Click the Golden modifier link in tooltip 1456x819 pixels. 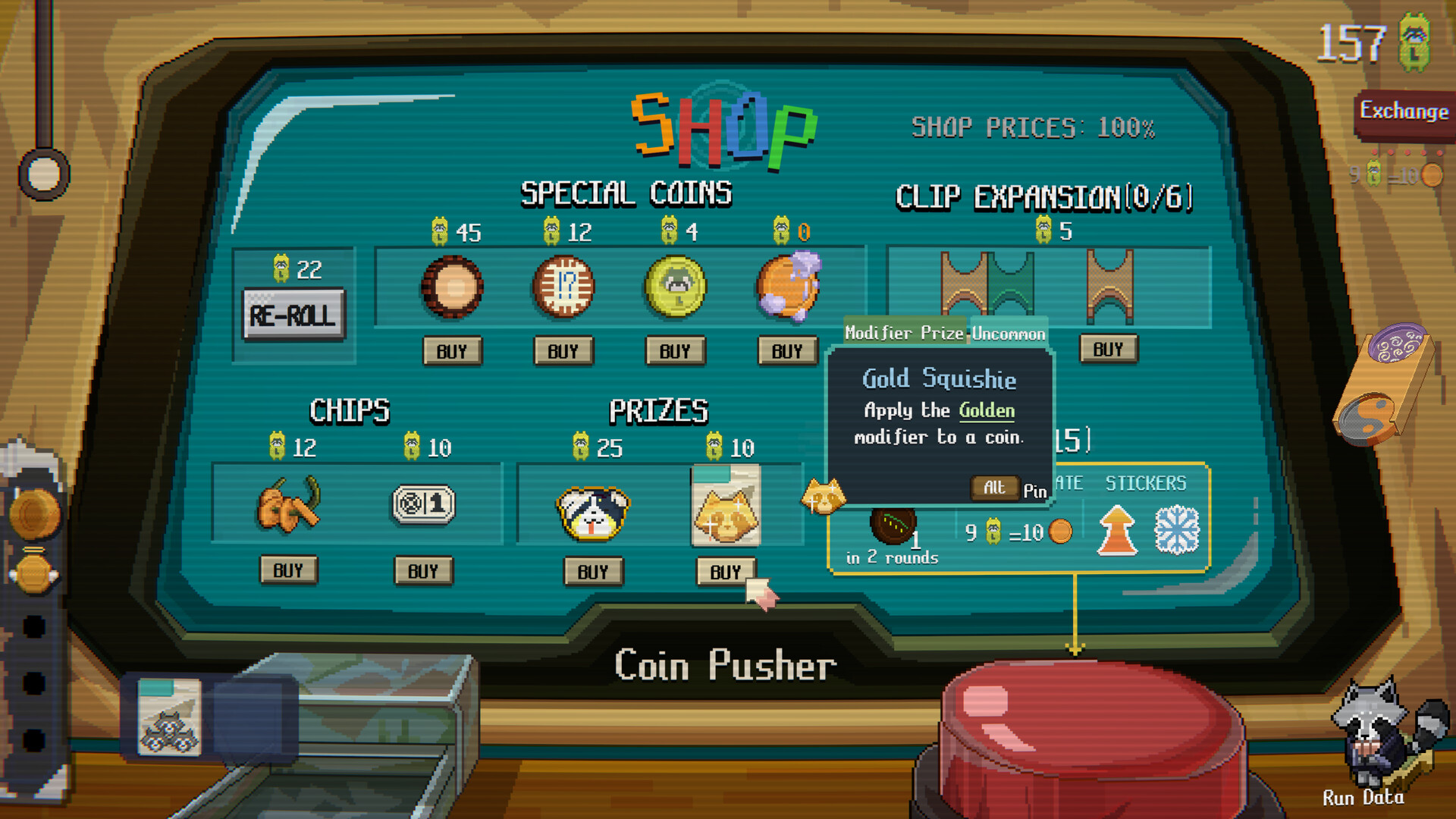click(986, 410)
